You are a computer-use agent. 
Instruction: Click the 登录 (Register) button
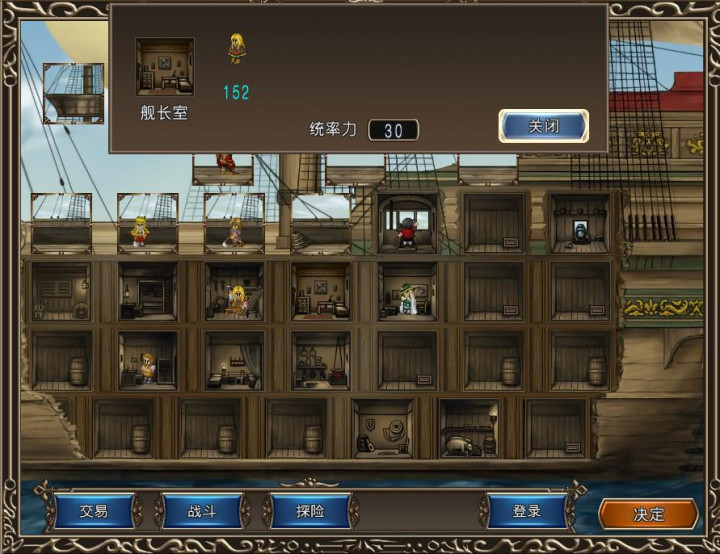527,512
